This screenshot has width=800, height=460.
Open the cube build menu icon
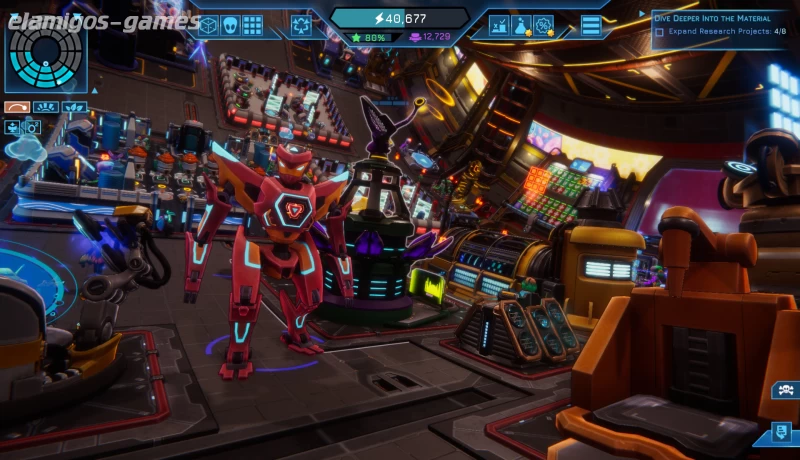[x=208, y=25]
